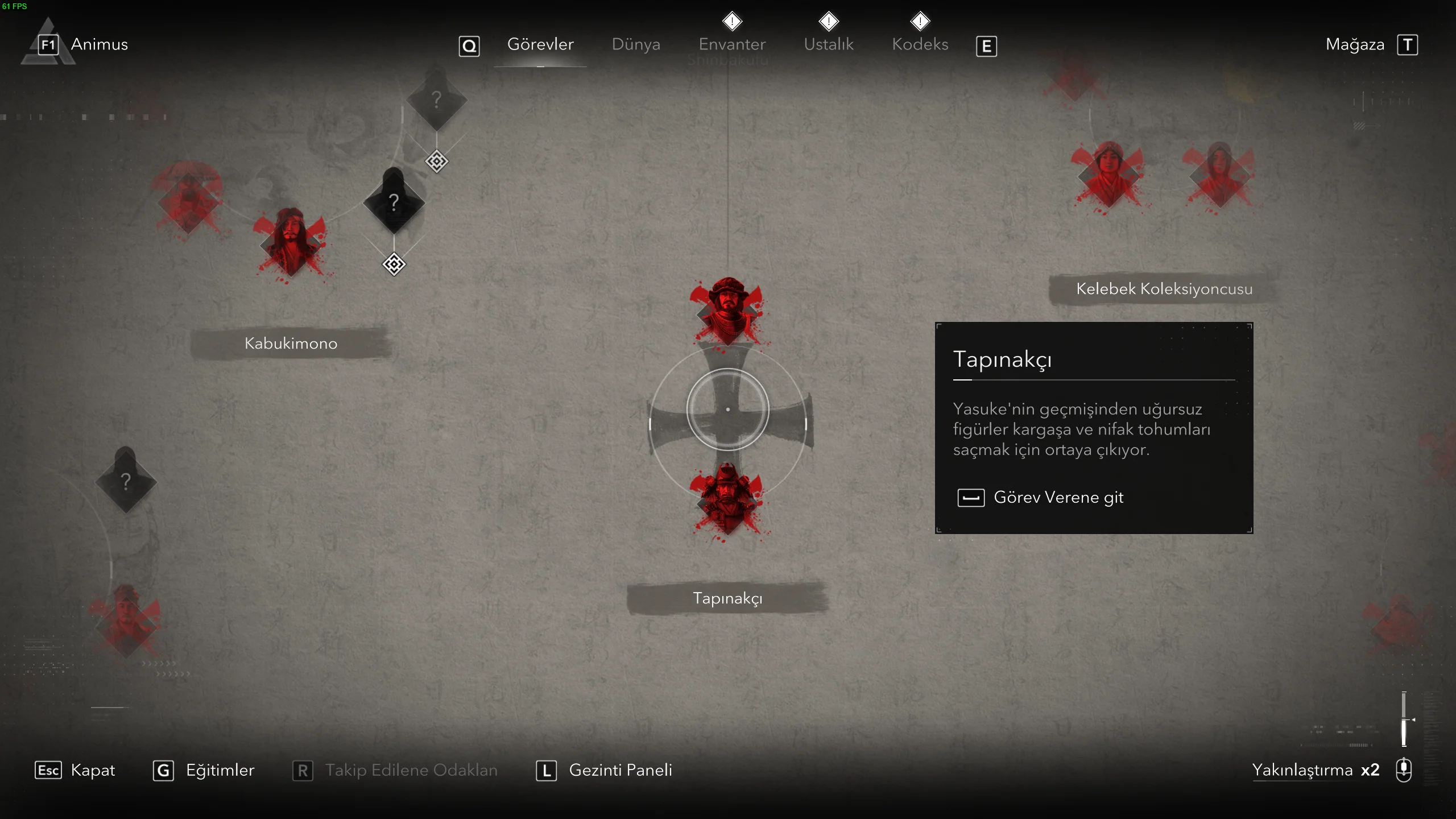Viewport: 1456px width, 819px height.
Task: Open the Dünya tab
Action: click(636, 44)
